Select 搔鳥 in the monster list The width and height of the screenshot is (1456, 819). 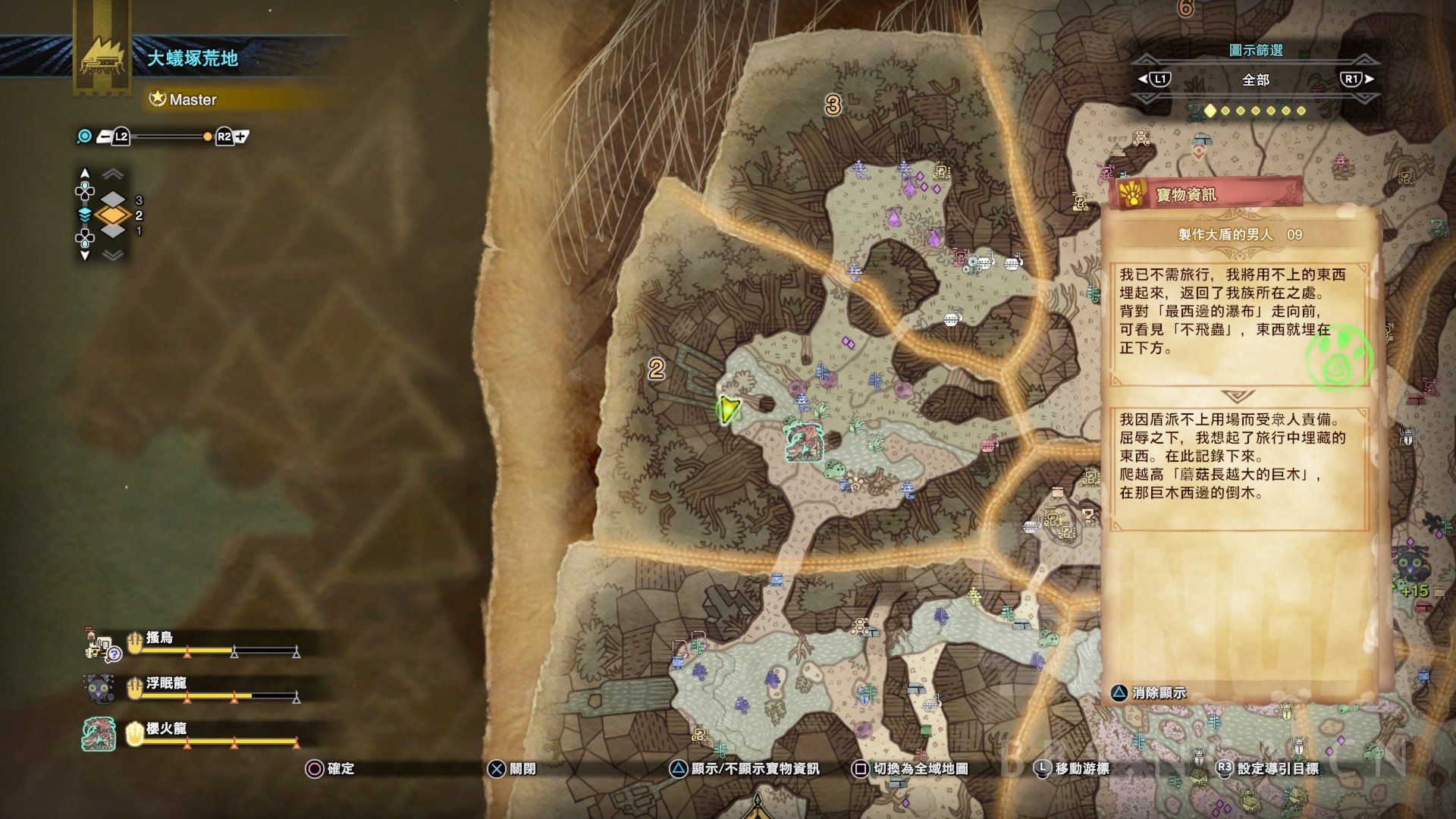160,639
